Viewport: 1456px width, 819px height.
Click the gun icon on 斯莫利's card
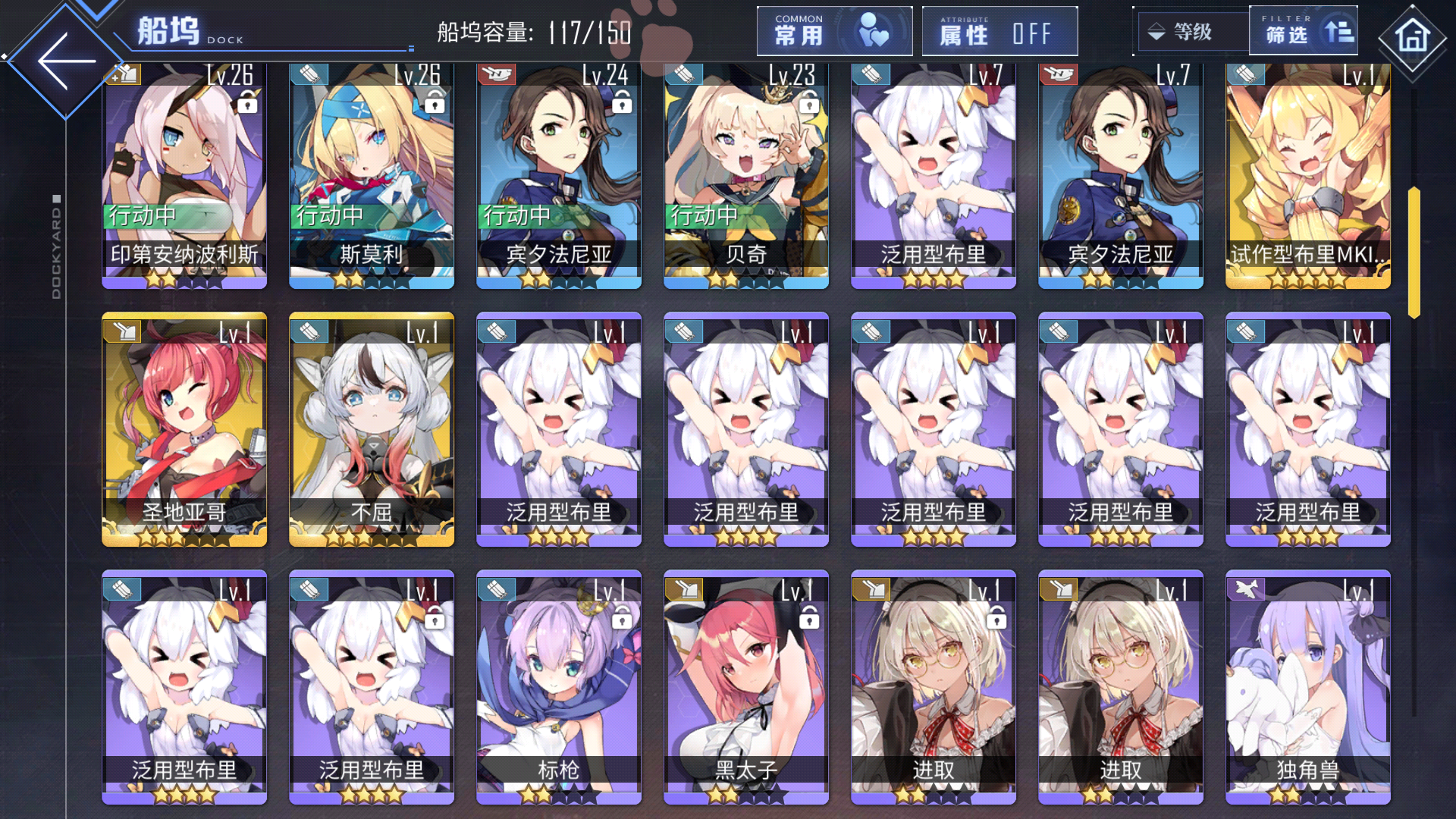pos(308,74)
